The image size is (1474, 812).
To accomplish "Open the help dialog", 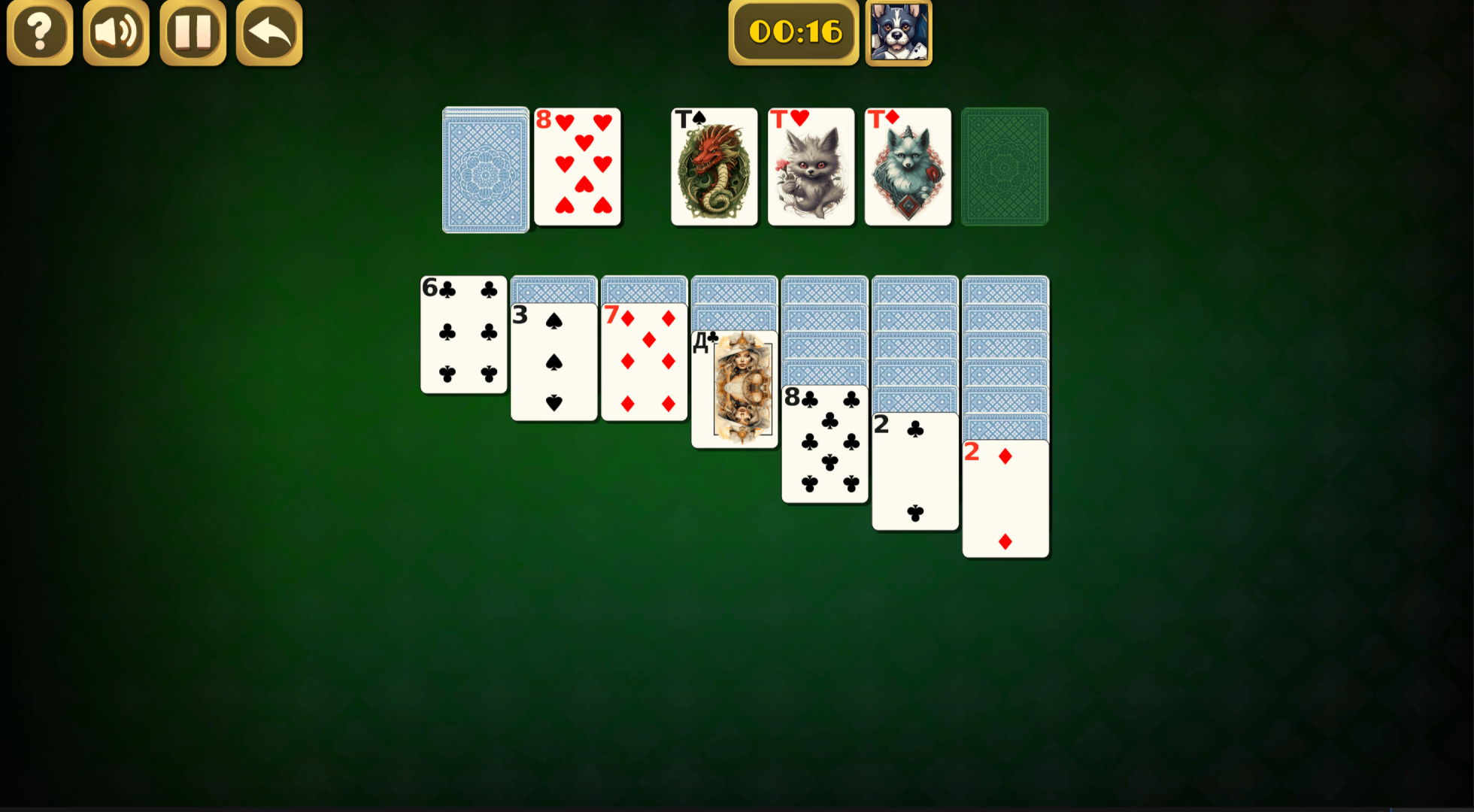I will [39, 32].
